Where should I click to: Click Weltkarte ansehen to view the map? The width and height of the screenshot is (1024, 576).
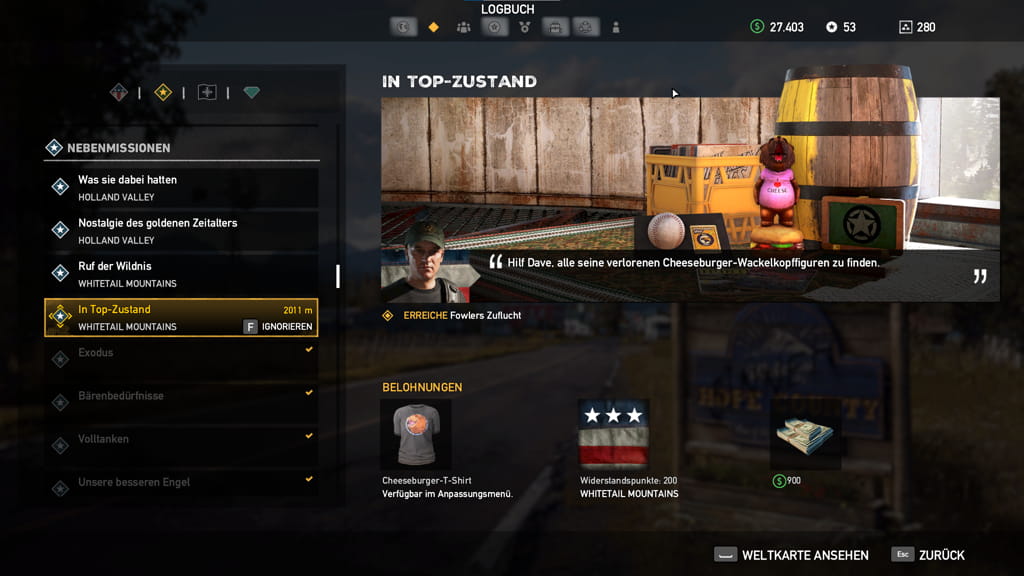coord(792,555)
